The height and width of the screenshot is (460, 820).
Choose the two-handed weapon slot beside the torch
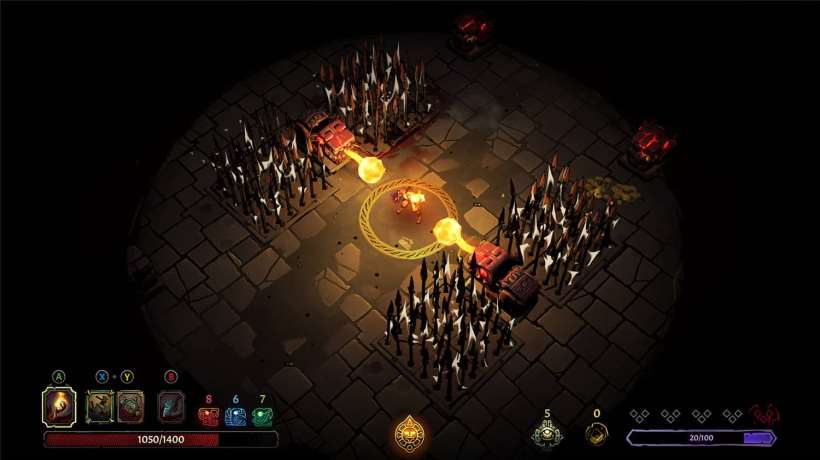tap(101, 406)
